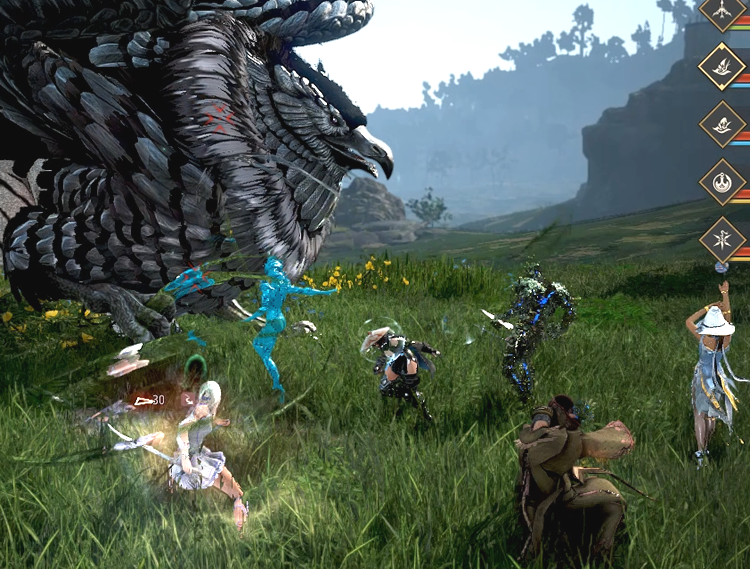Select the party member icon with upward arrow emblem
750x569 pixels.
(723, 11)
